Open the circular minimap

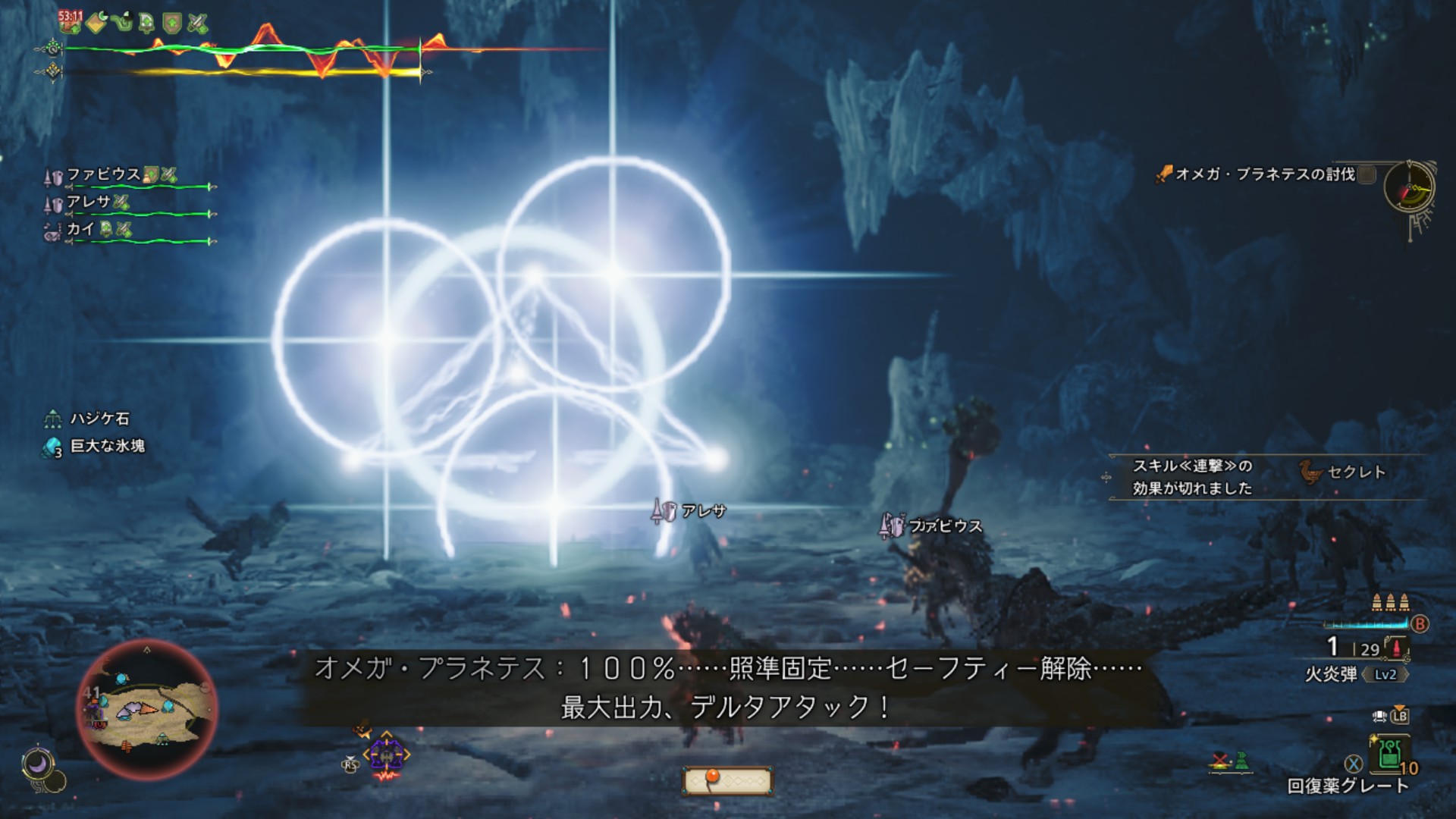[x=147, y=710]
